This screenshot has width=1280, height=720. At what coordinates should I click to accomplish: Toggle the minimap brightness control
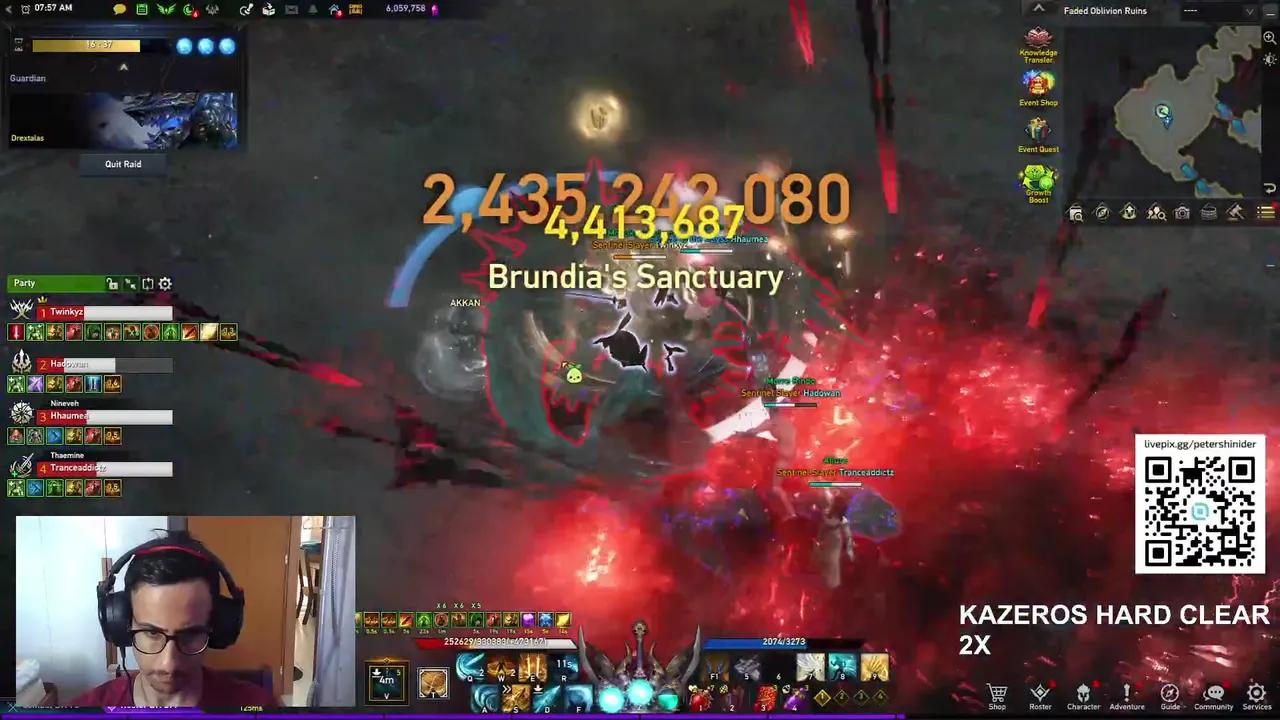click(x=1268, y=60)
